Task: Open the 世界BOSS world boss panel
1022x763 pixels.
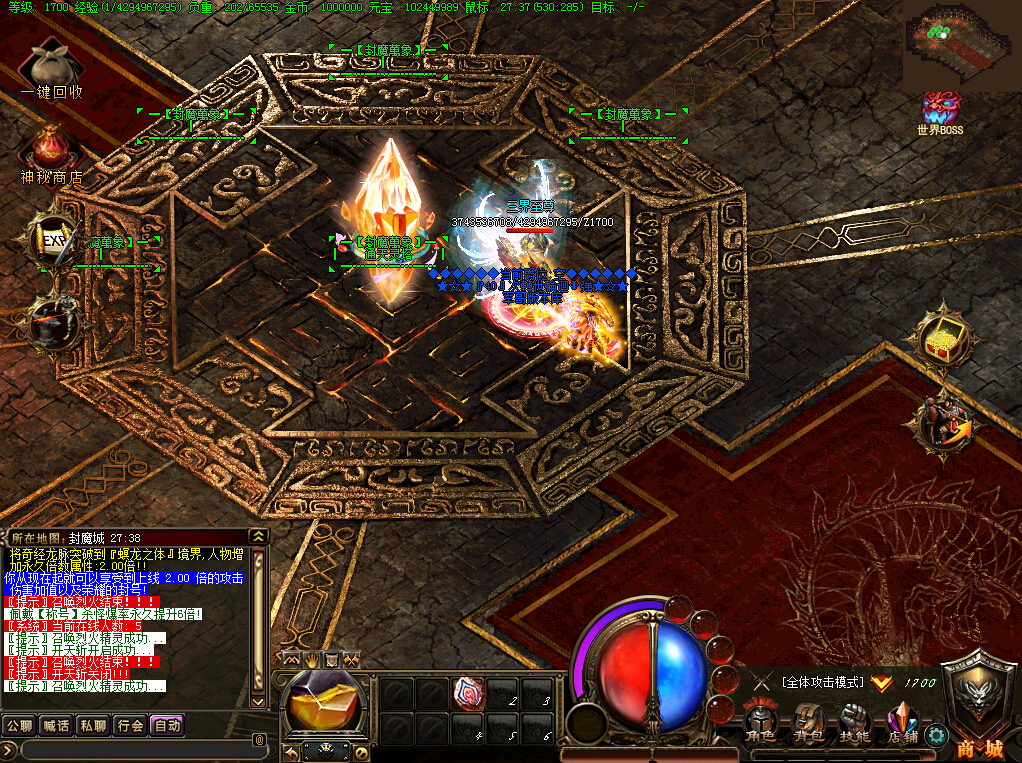Action: [940, 109]
